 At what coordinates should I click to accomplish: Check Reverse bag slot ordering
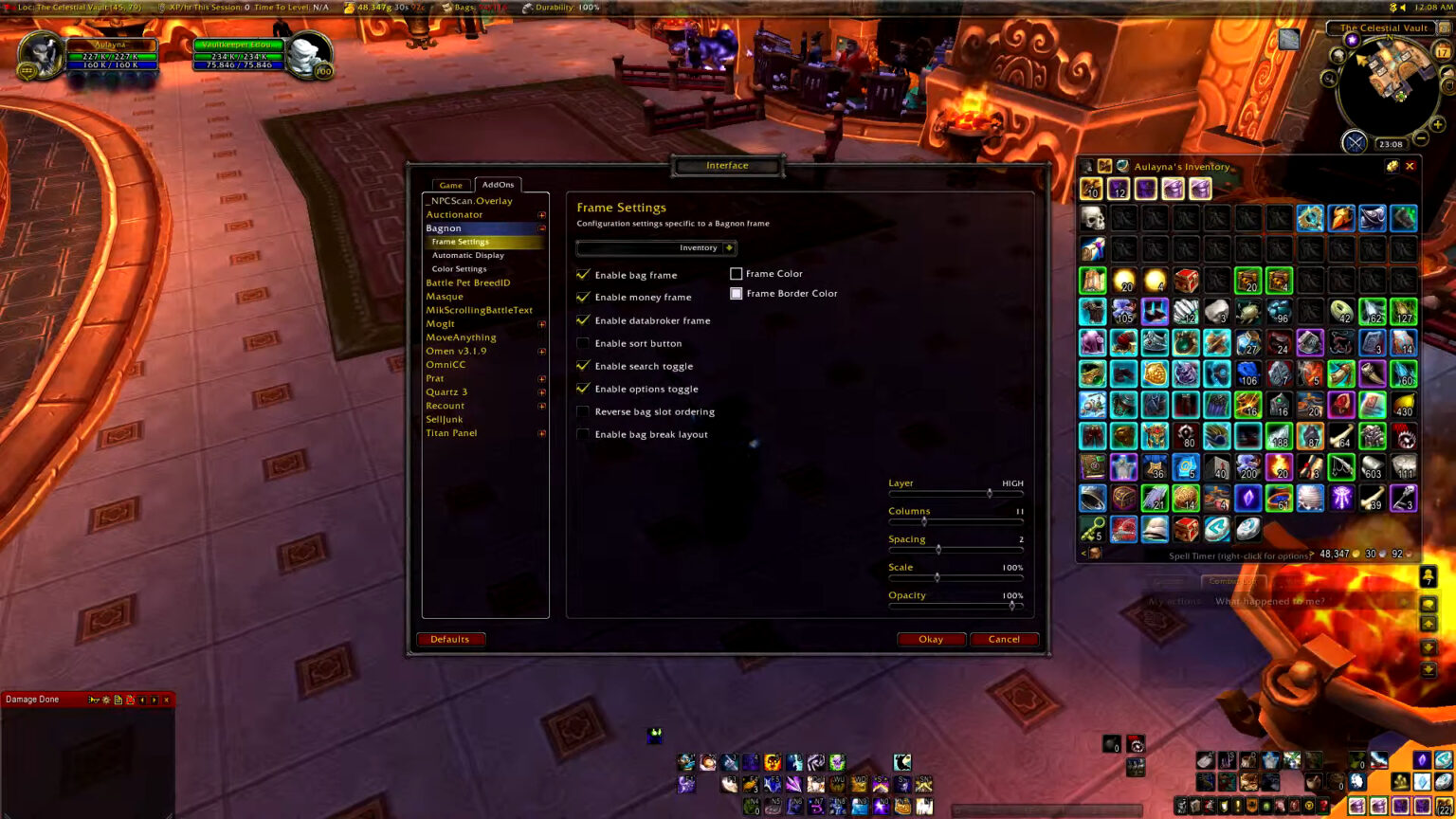click(583, 411)
